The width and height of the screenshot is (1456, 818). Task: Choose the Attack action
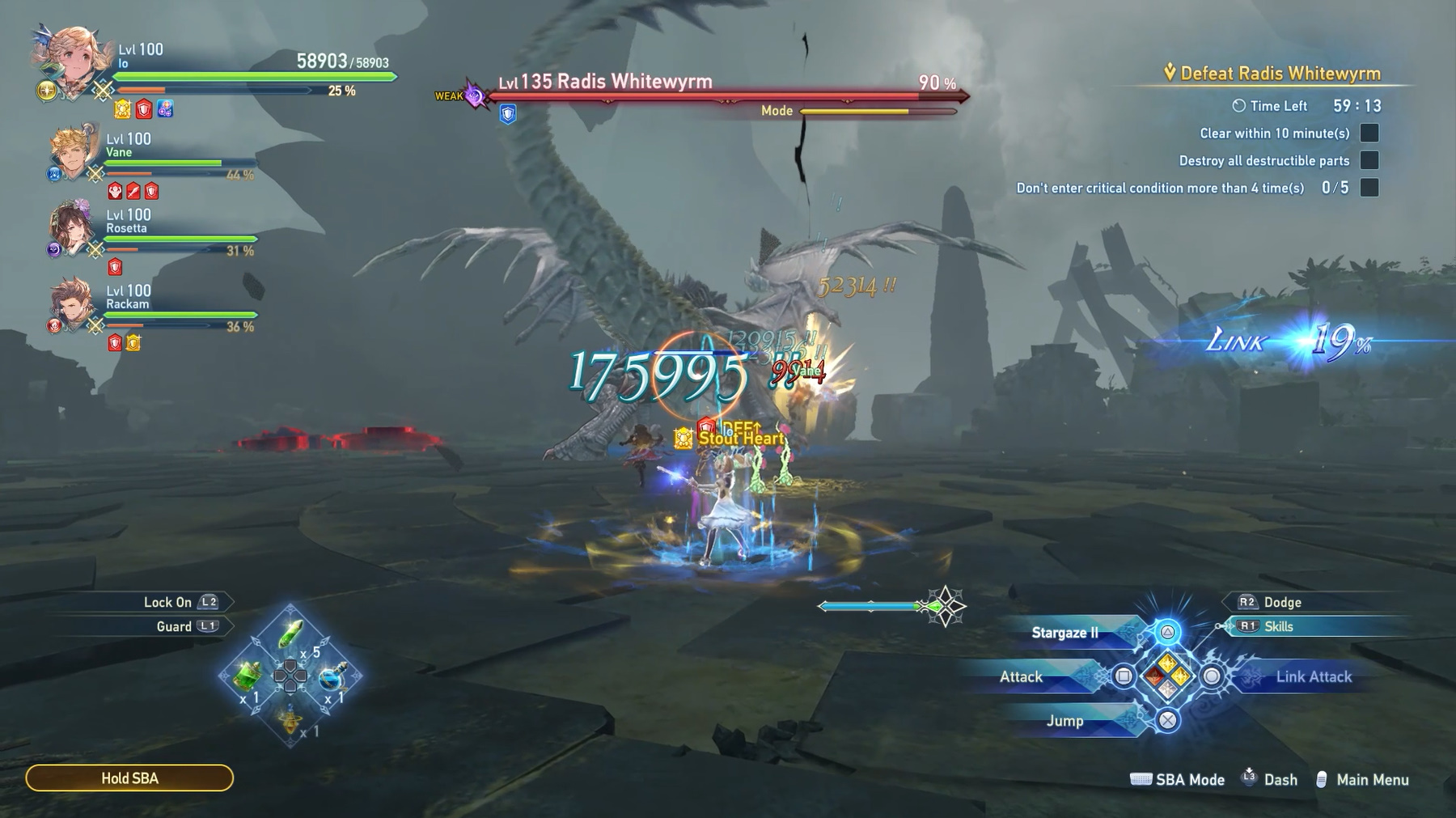coord(1022,677)
